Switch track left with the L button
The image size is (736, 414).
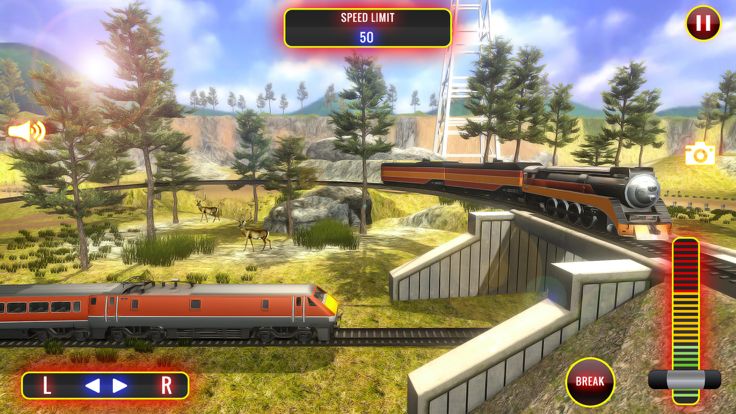click(47, 385)
